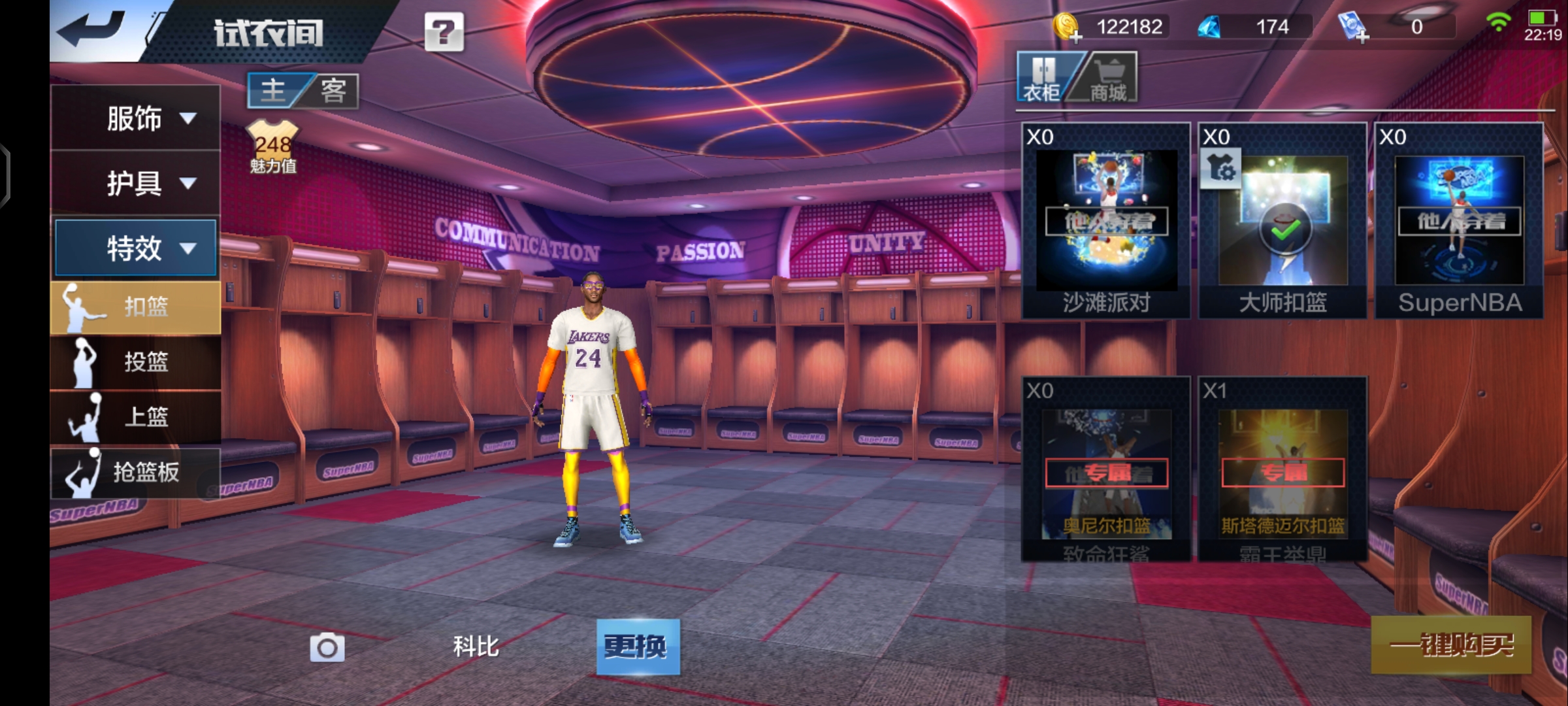1568x706 pixels.
Task: Select the 沙滩派对 dunk effect card
Action: tap(1106, 220)
